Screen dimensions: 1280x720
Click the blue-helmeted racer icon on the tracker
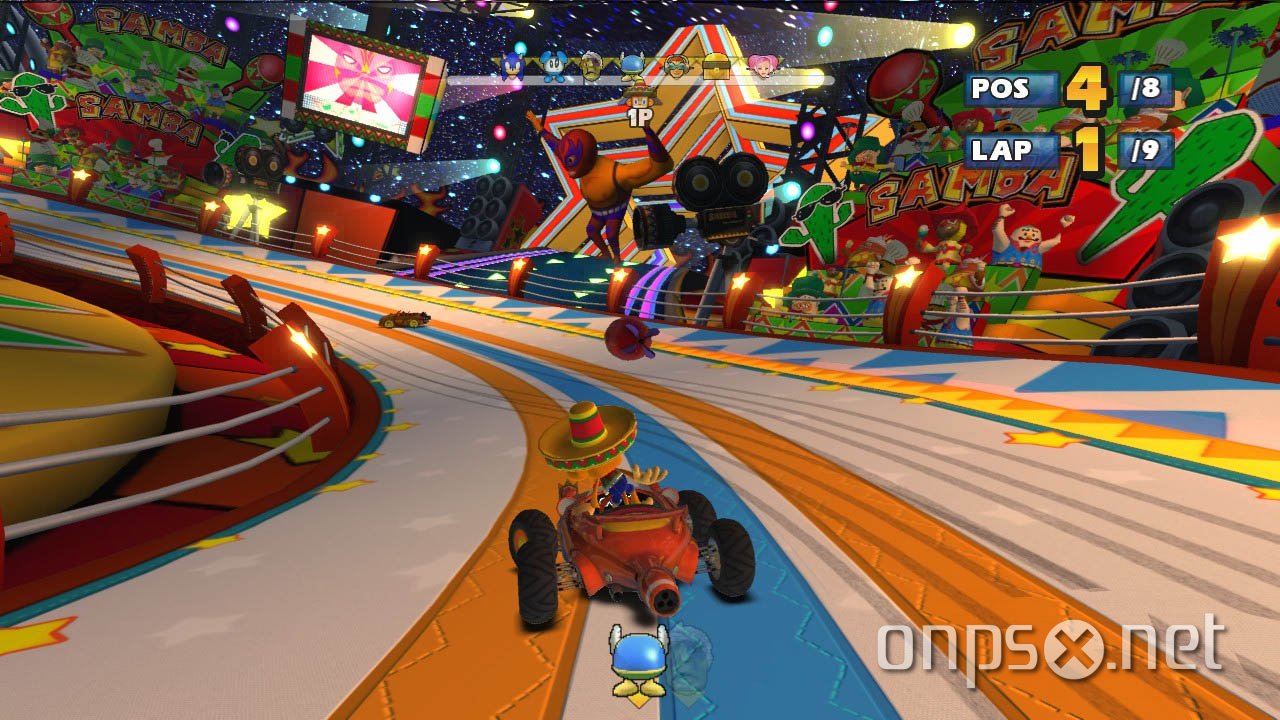pos(630,66)
